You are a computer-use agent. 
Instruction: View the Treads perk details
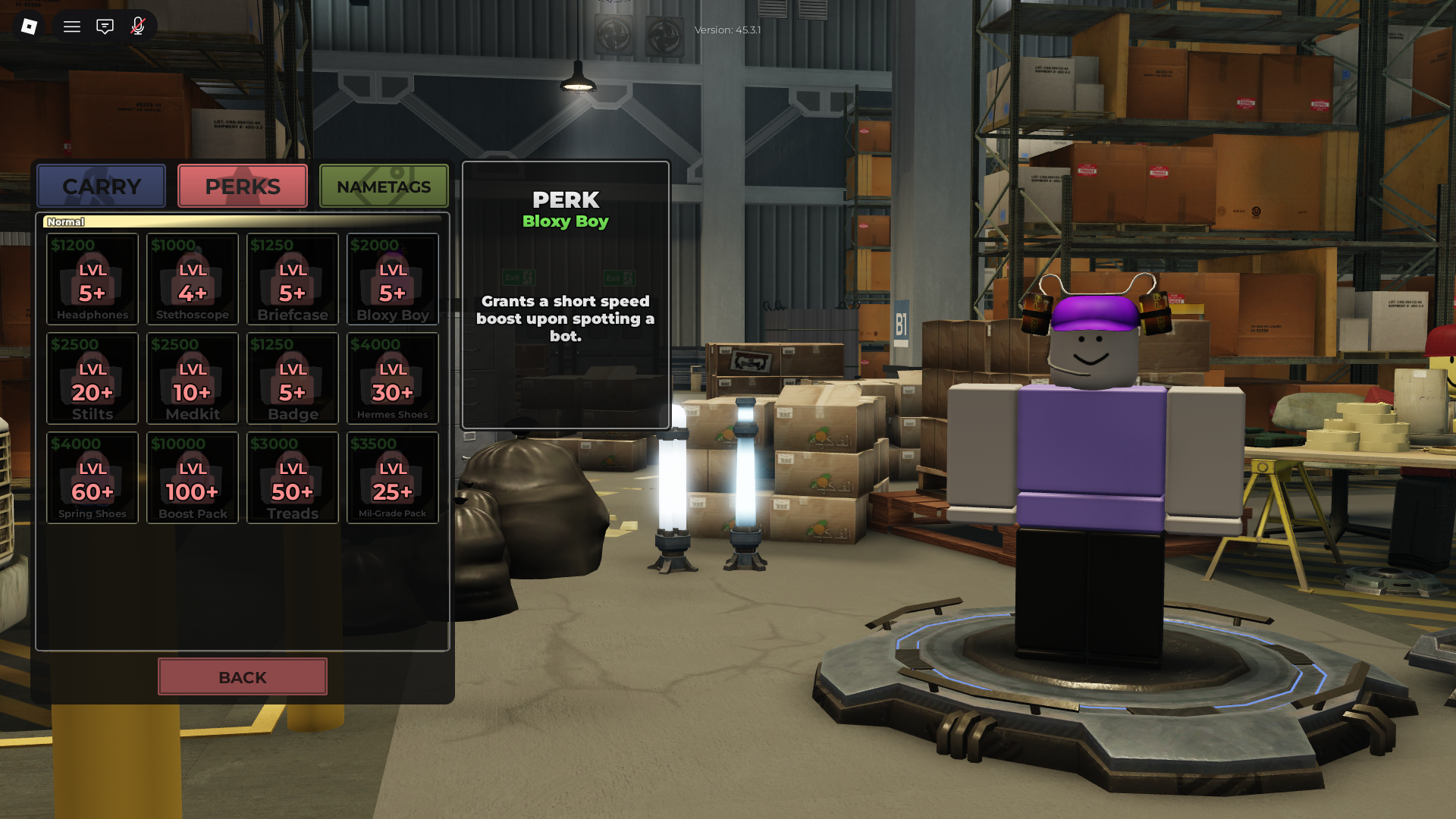[292, 477]
